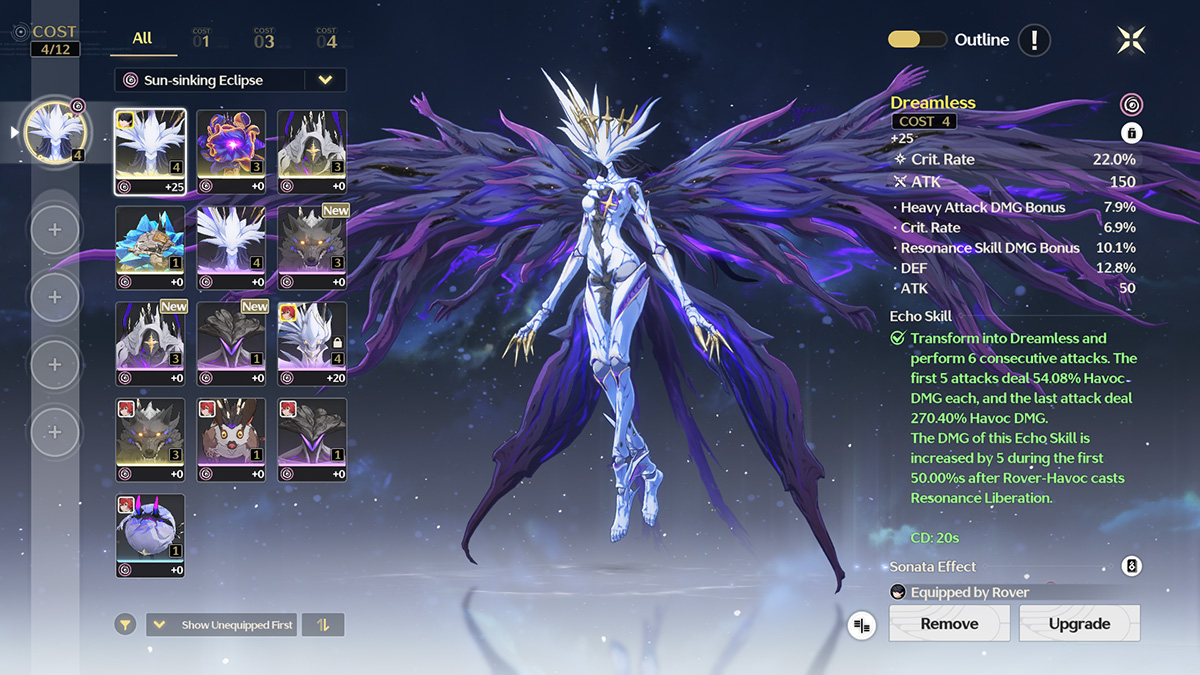
Task: Select the purple orb flower echo
Action: click(231, 152)
